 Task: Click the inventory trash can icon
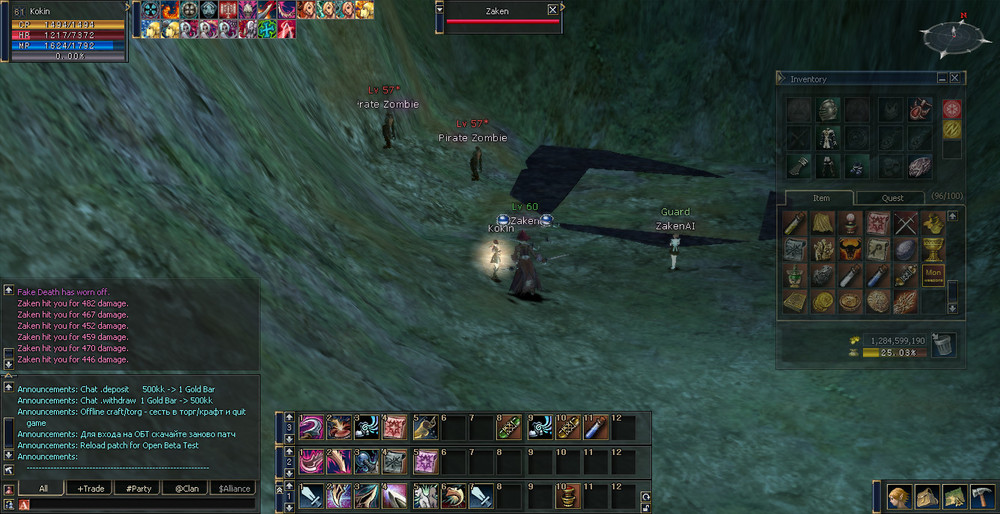(942, 346)
